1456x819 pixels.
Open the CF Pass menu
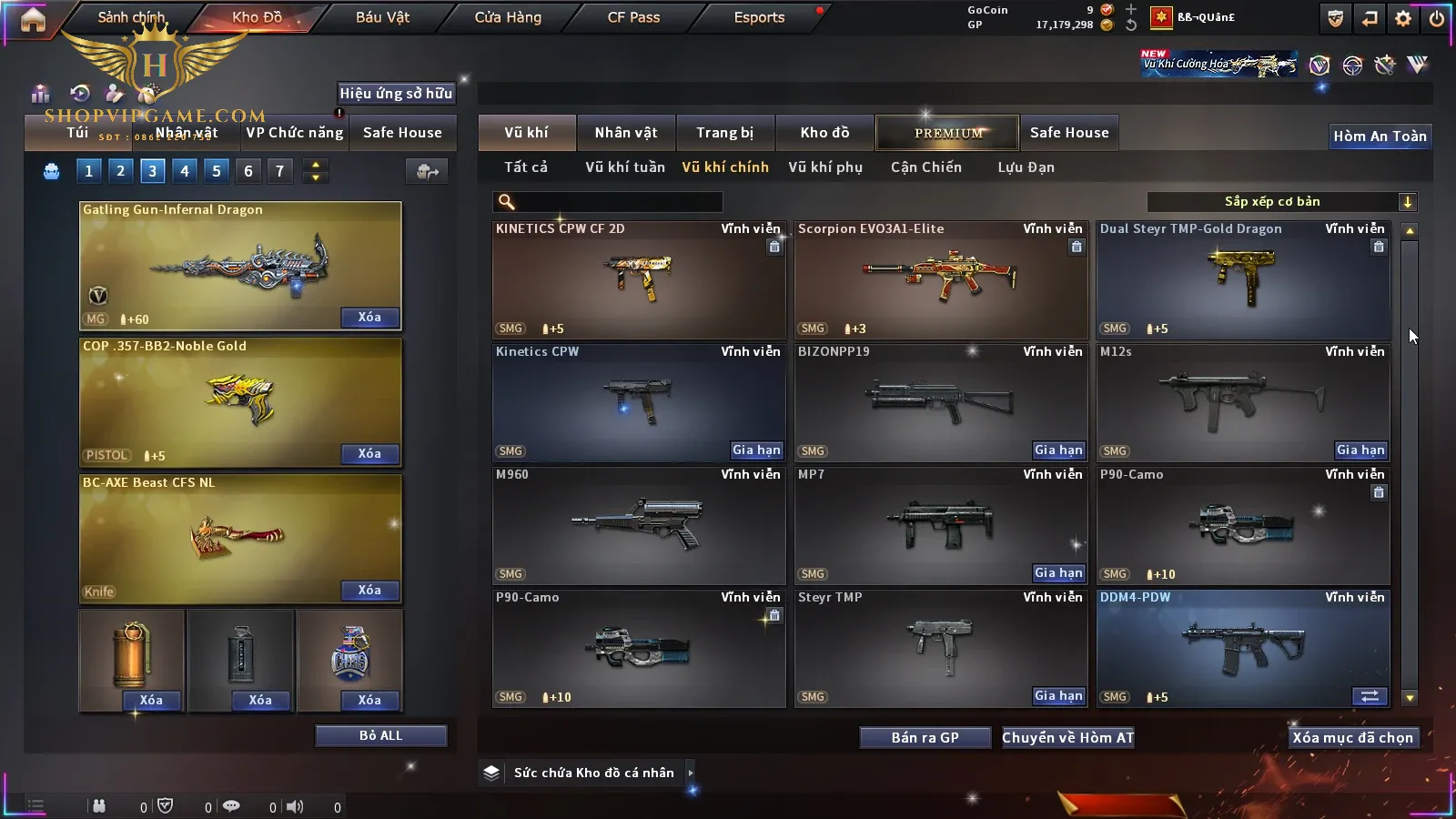(633, 17)
